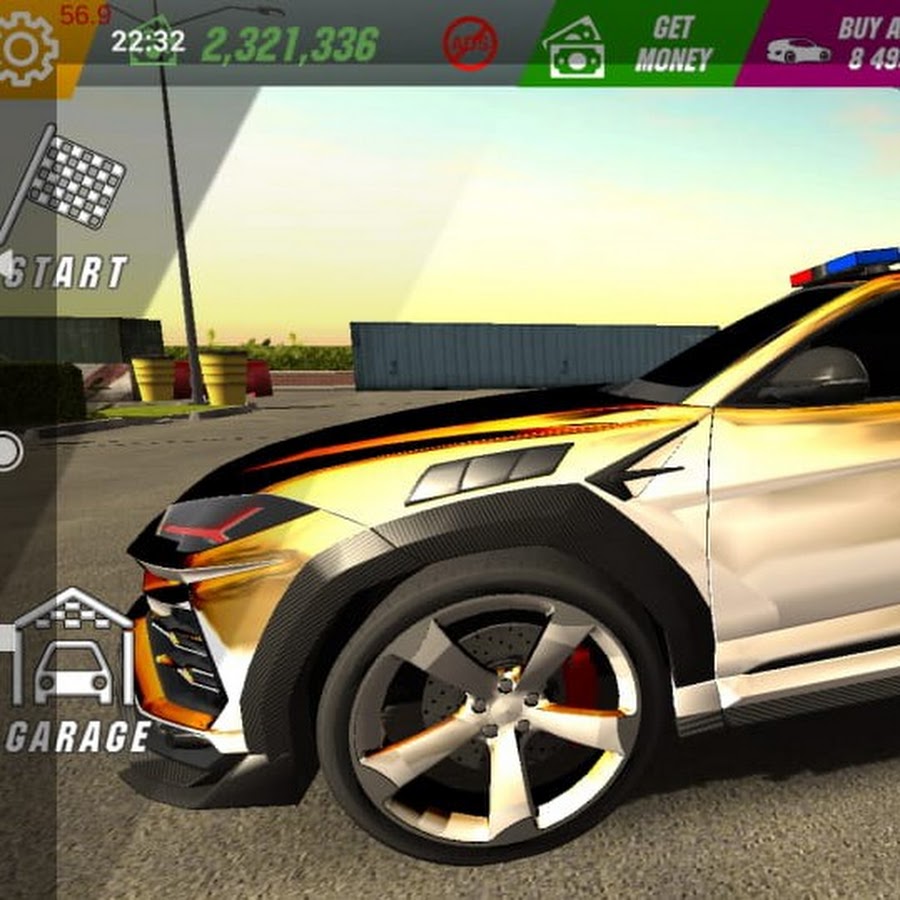Click the red no-ads icon
This screenshot has width=900, height=900.
click(470, 45)
